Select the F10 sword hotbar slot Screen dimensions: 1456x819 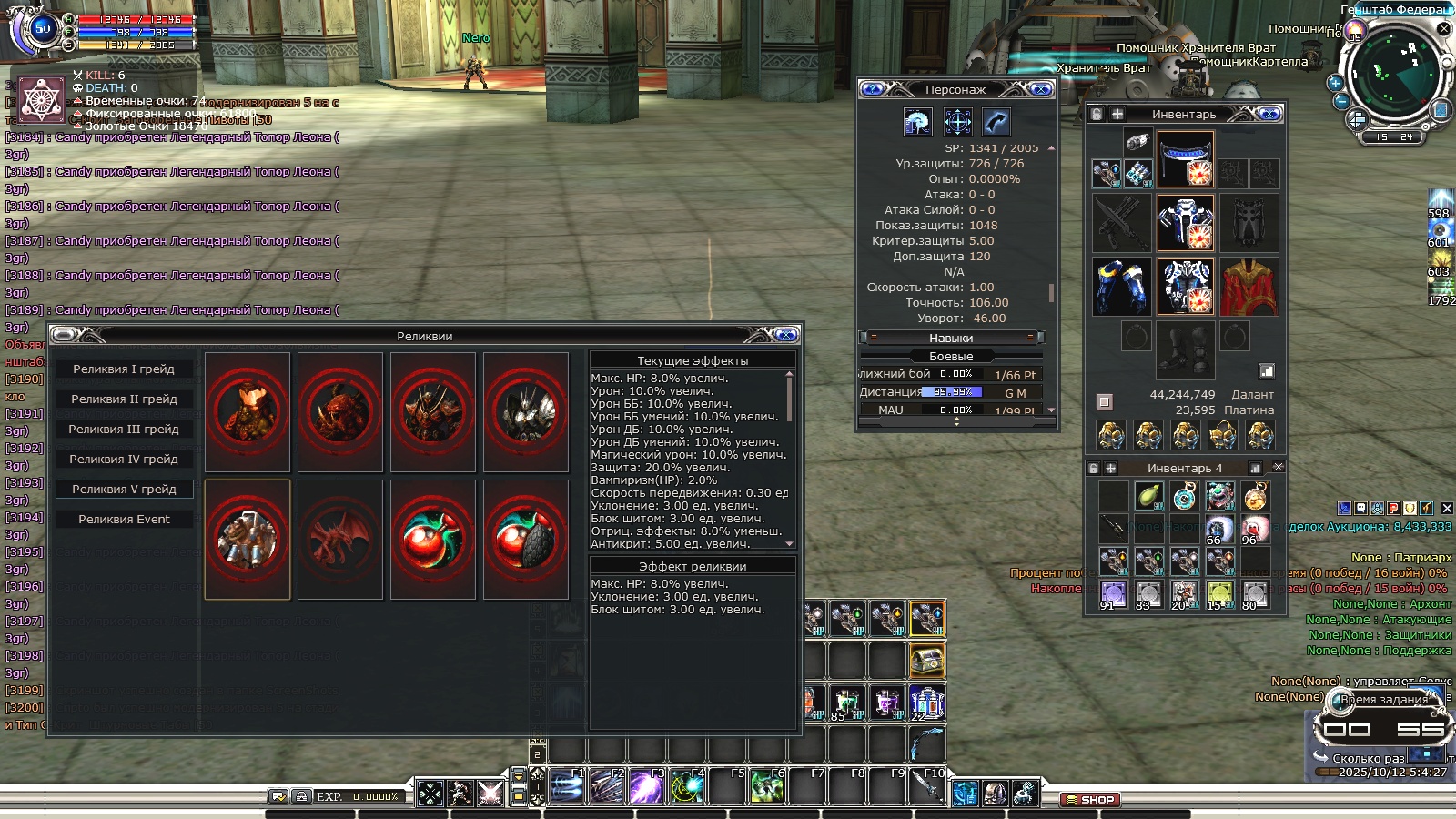point(927,786)
